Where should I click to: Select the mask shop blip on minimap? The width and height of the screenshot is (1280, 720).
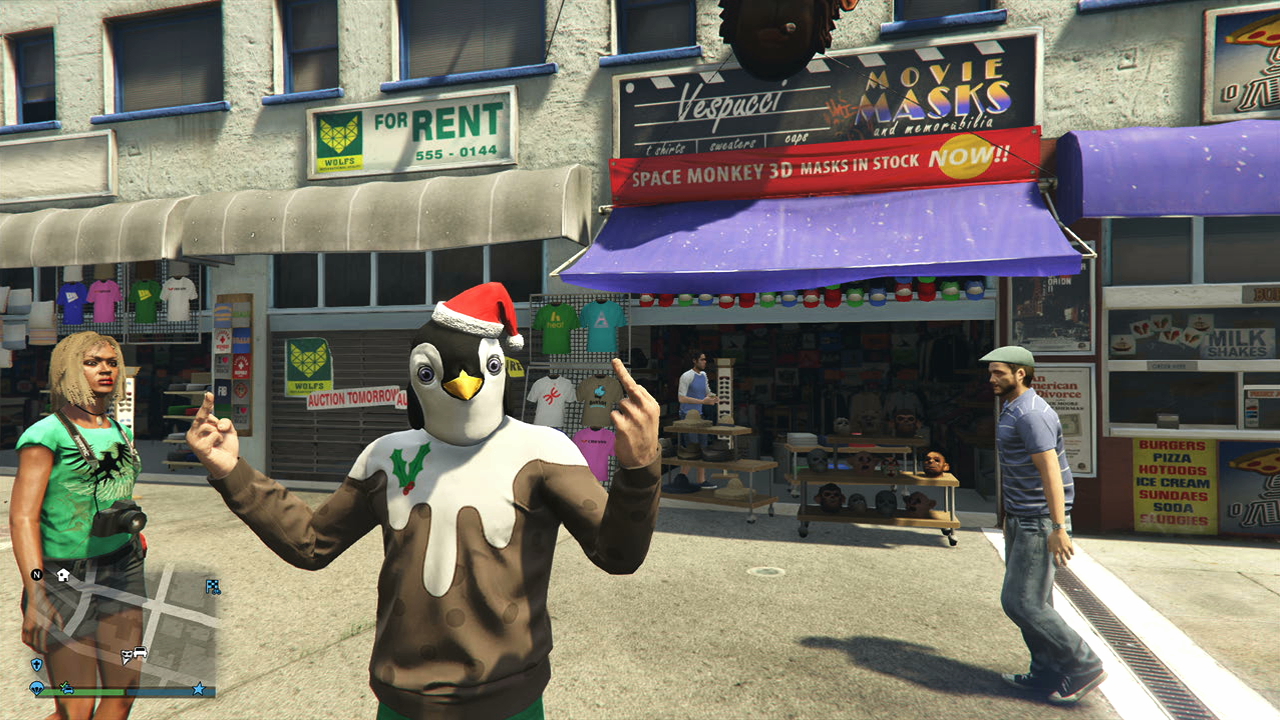127,657
